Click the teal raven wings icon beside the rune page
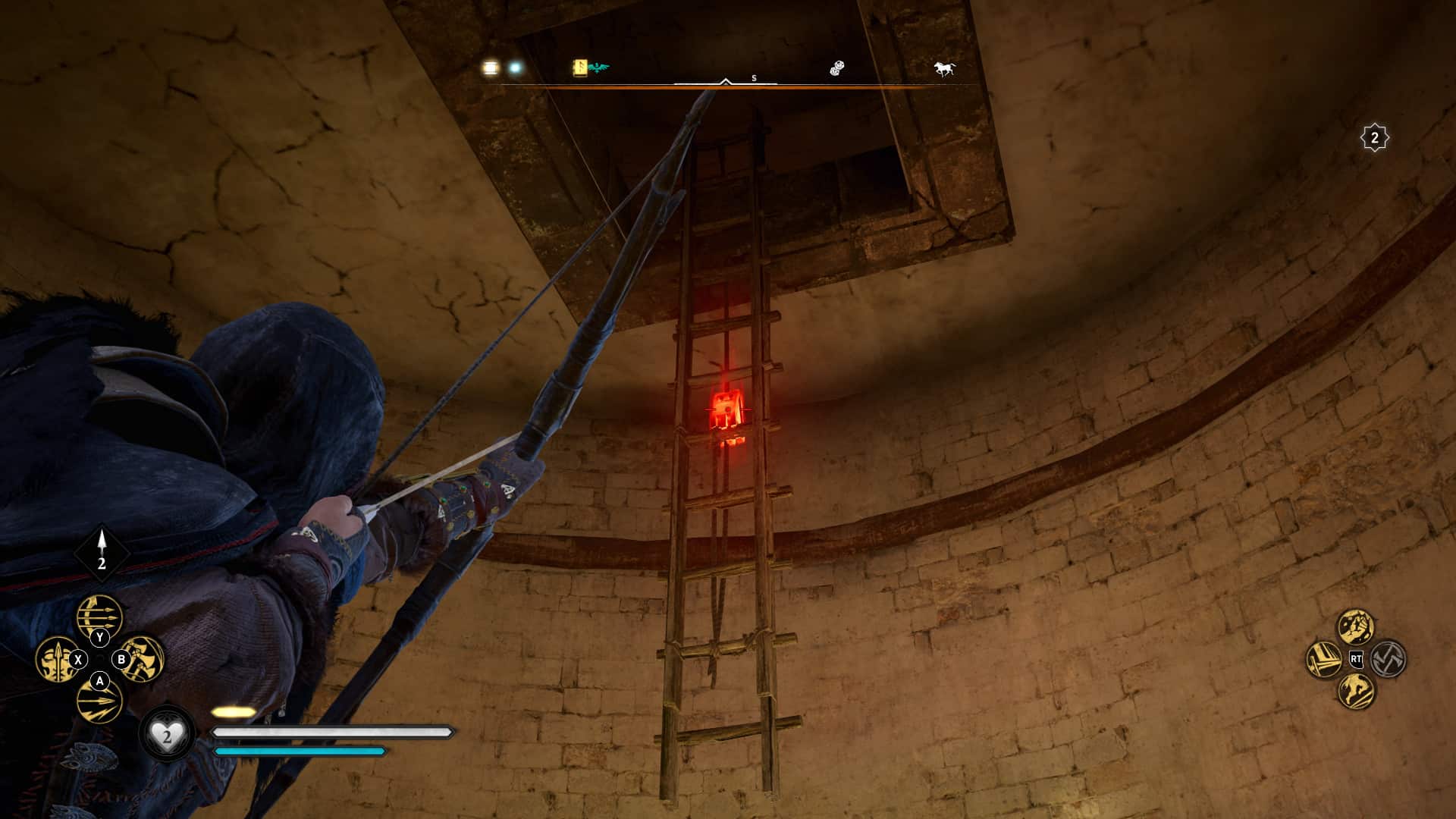Screen dimensions: 1456x819 [x=600, y=67]
